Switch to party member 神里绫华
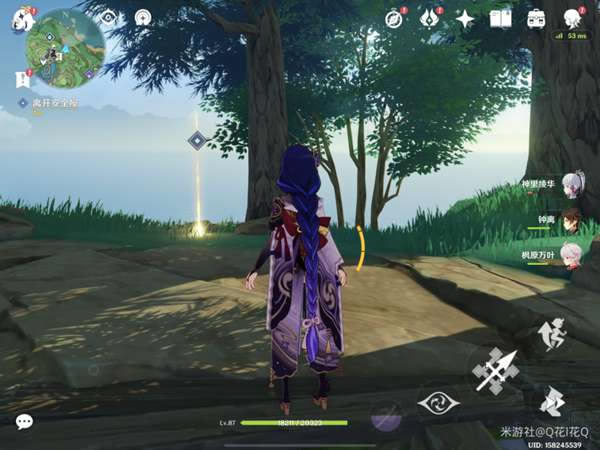This screenshot has height=450, width=600. (x=570, y=183)
